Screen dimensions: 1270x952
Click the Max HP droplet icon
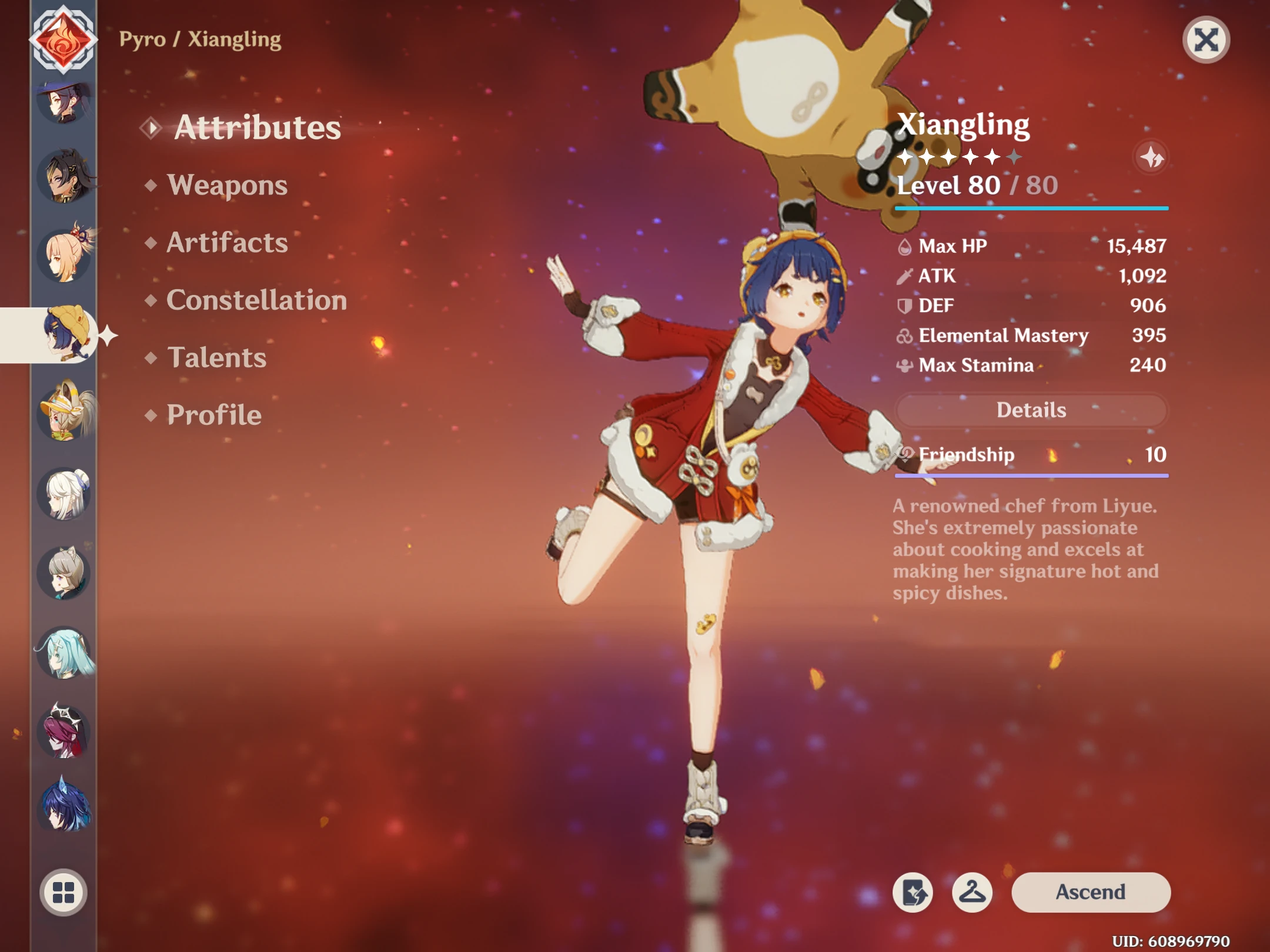point(905,246)
